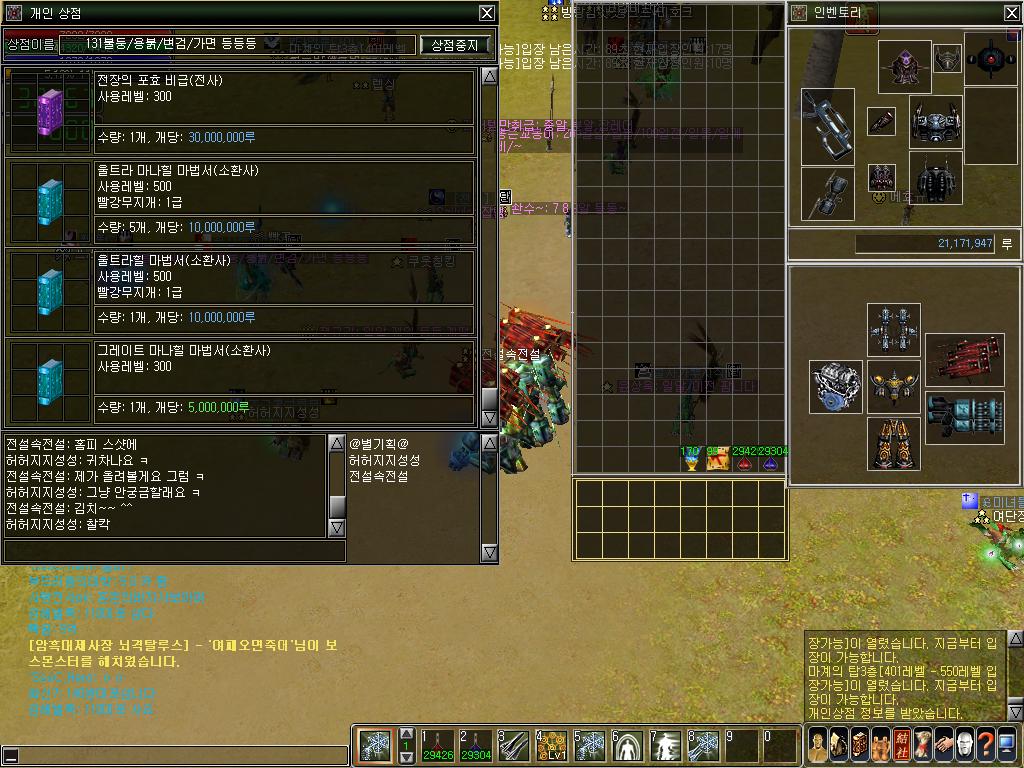This screenshot has height=768, width=1024.
Task: Close the personal shop window
Action: tap(486, 13)
